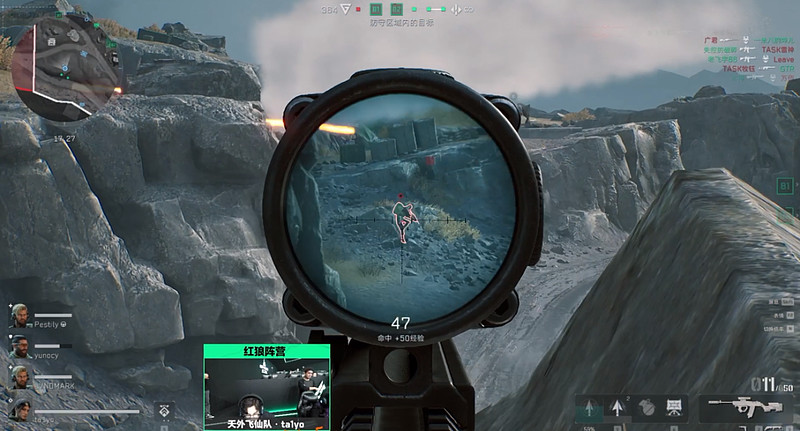Select the grenade gadget slot
Image resolution: width=800 pixels, height=431 pixels.
coord(647,408)
